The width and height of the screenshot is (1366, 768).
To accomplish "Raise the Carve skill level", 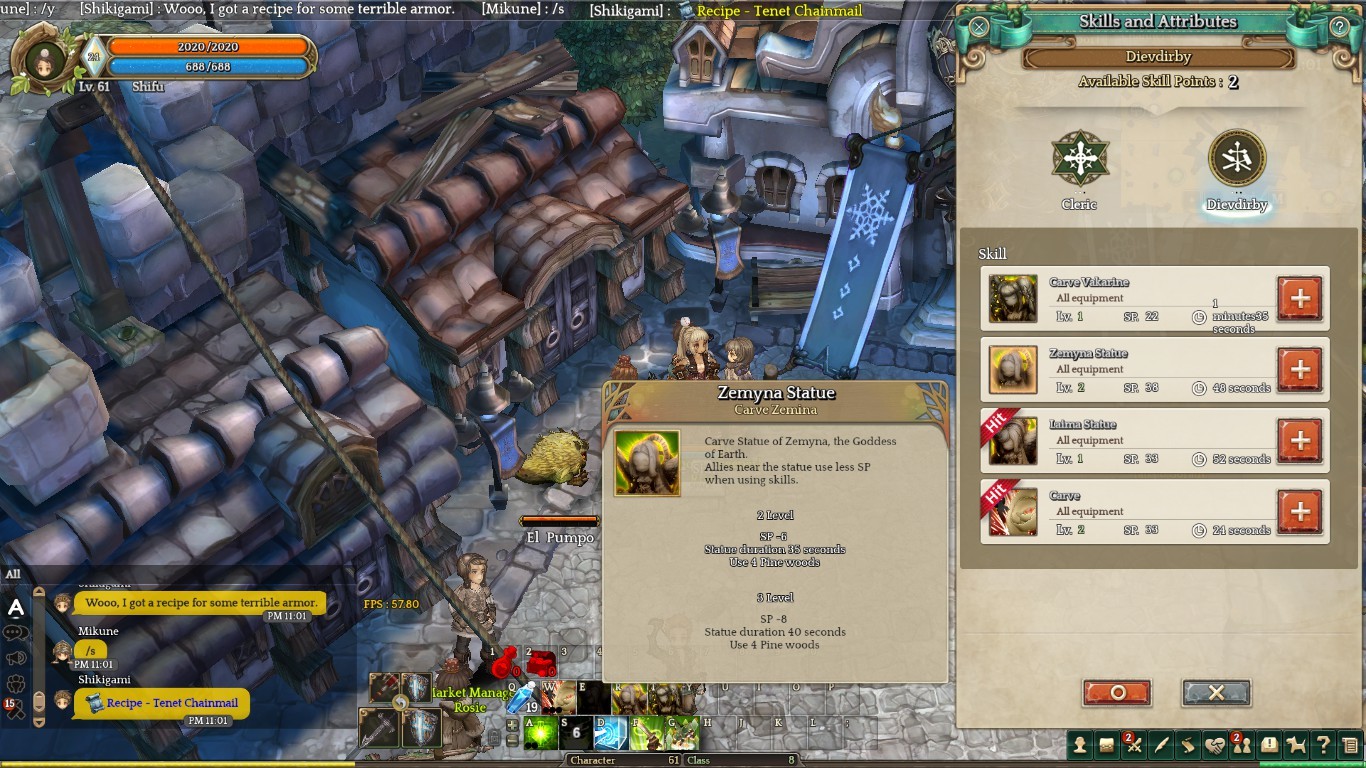I will pos(1300,512).
